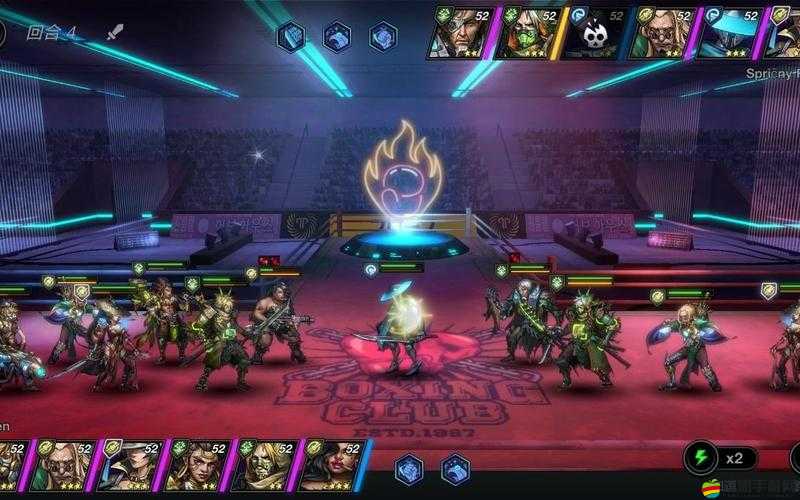
Task: Click the right bottom hexagon buff icon
Action: click(455, 468)
